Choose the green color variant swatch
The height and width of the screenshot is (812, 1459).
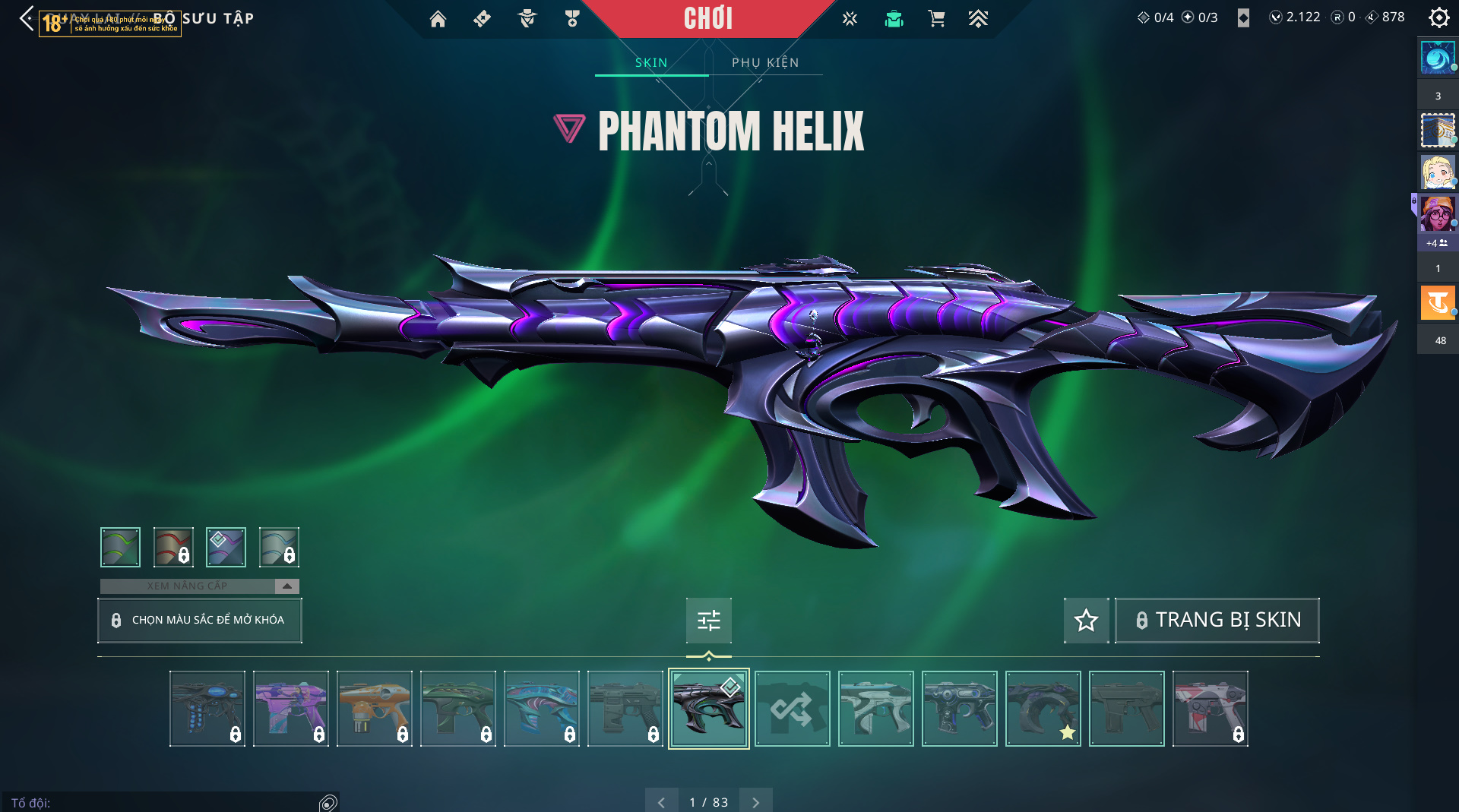point(120,547)
